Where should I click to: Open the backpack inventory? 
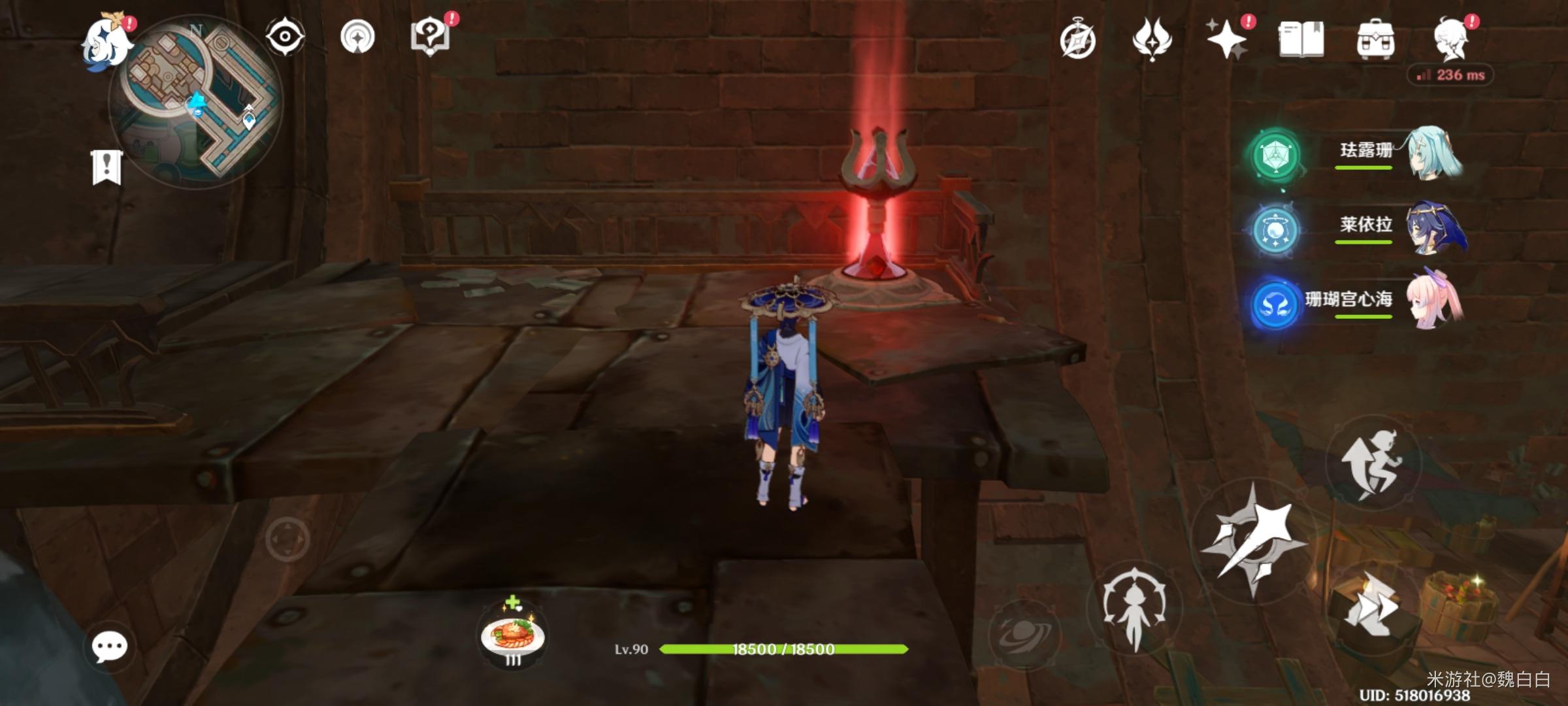[1375, 41]
